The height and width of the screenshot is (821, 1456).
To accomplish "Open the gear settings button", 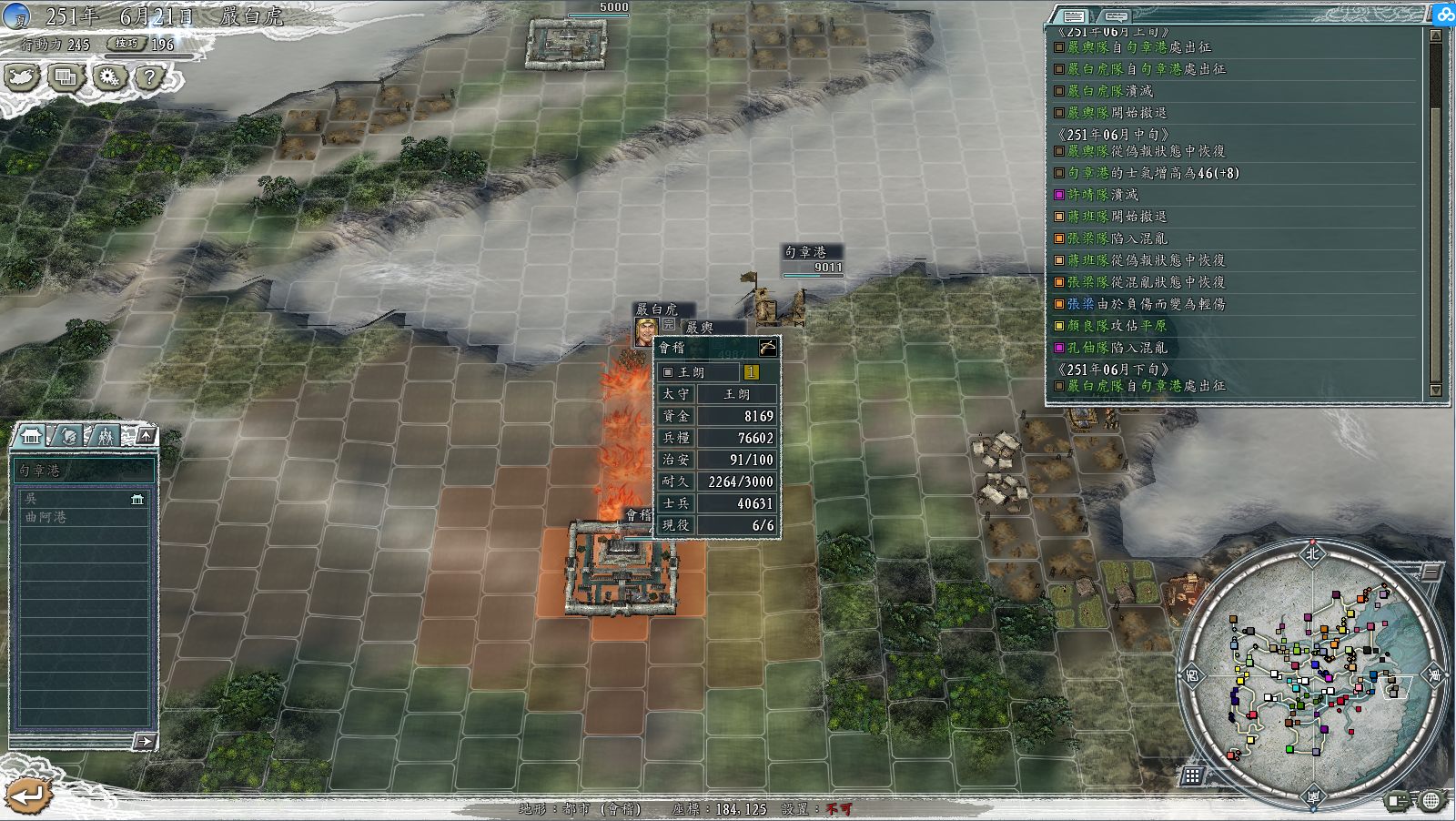I will [x=108, y=78].
